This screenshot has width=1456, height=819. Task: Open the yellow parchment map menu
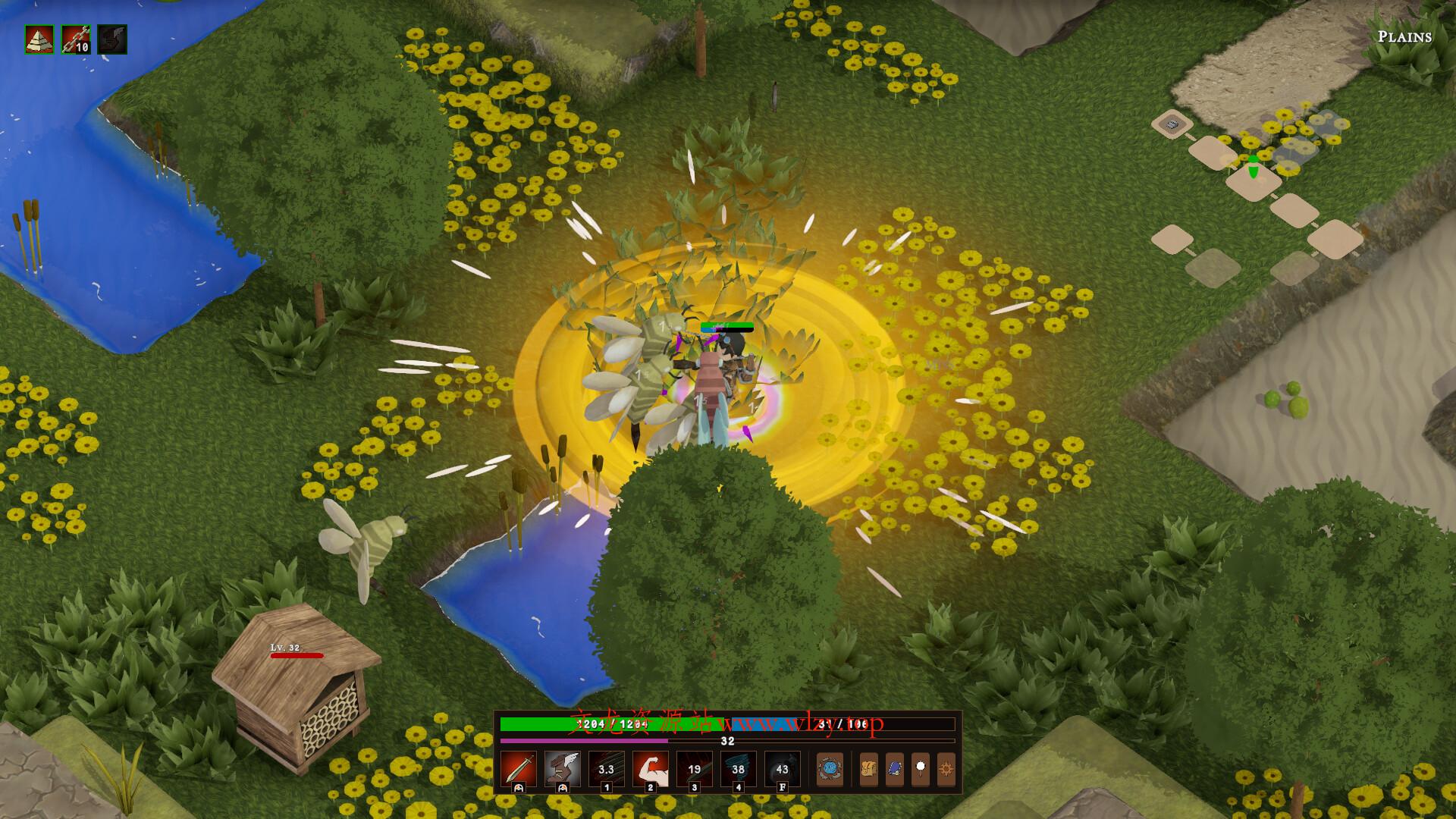click(x=868, y=769)
